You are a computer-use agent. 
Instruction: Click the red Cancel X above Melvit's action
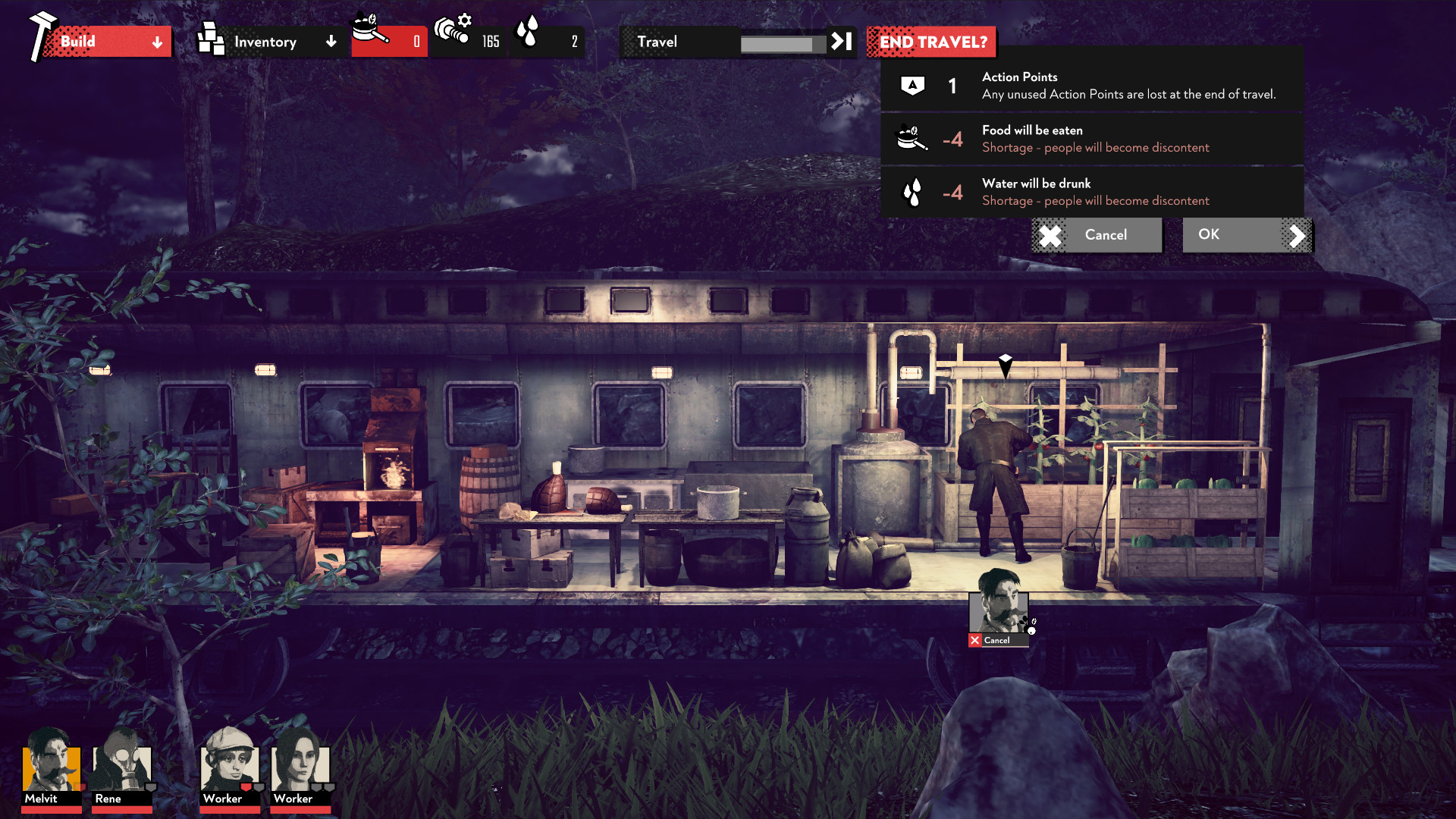pos(974,640)
